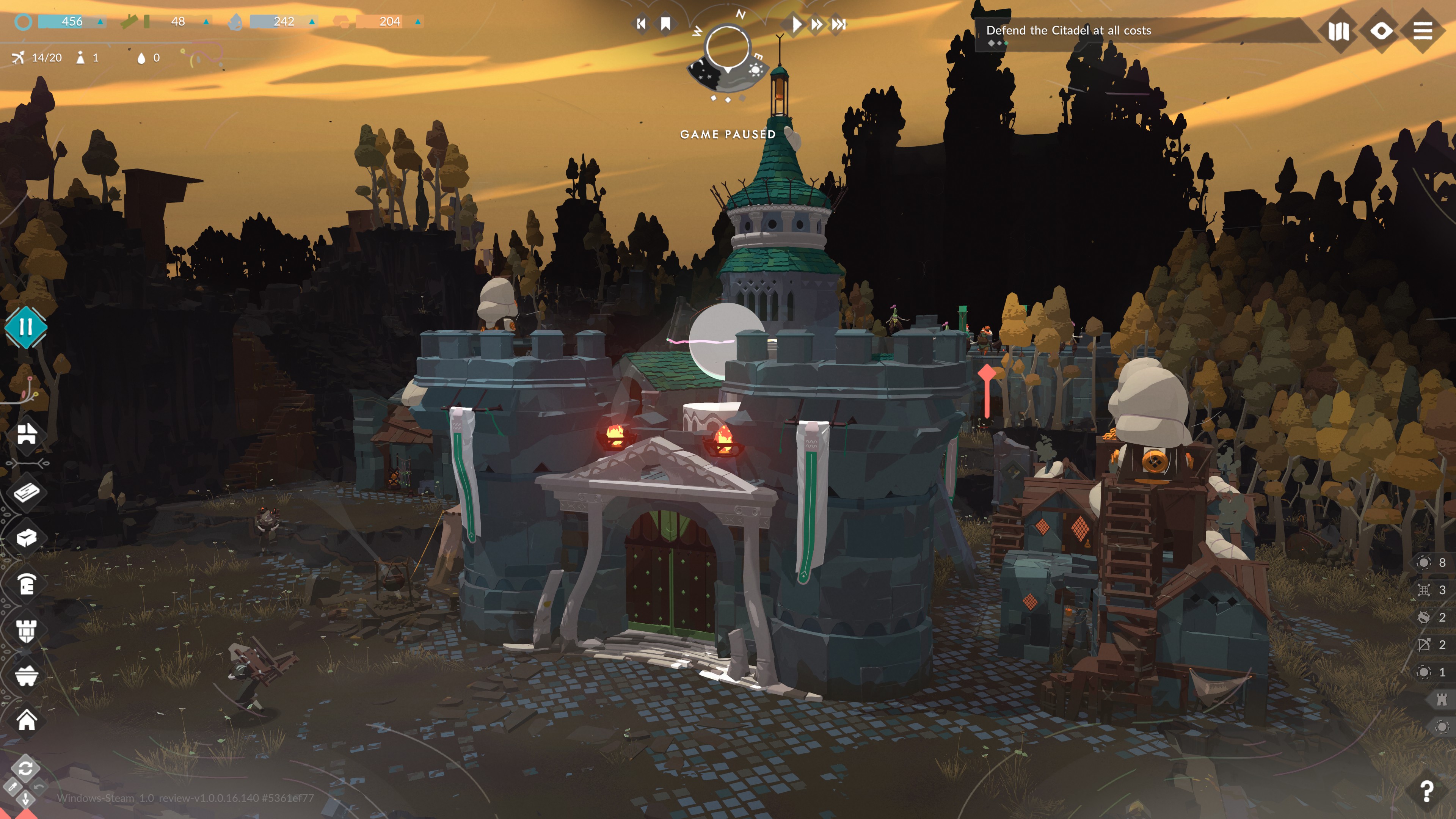Click the teal pause diamond button
The image size is (1456, 819).
25,327
